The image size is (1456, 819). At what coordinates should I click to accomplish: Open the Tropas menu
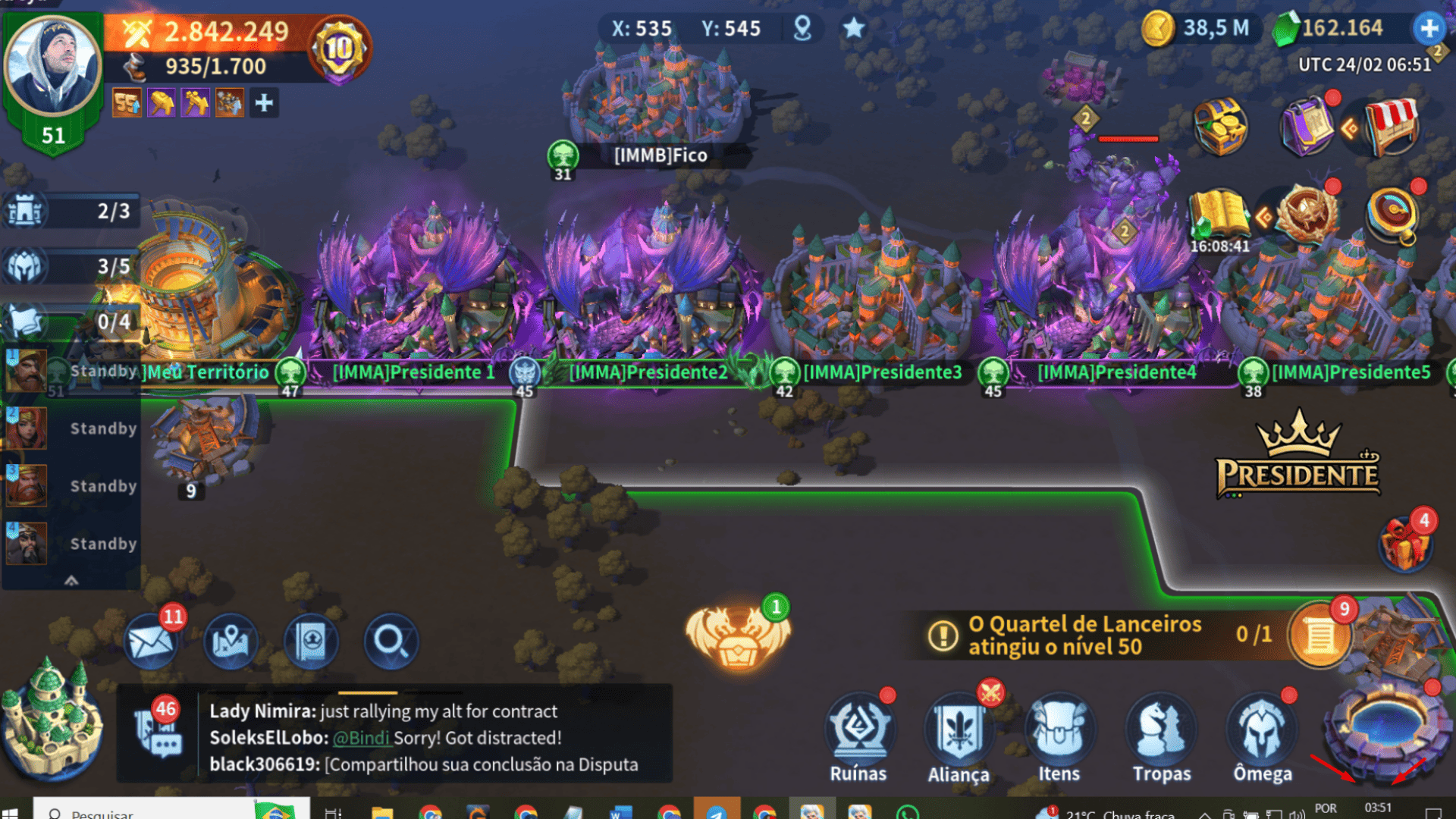point(1161,736)
